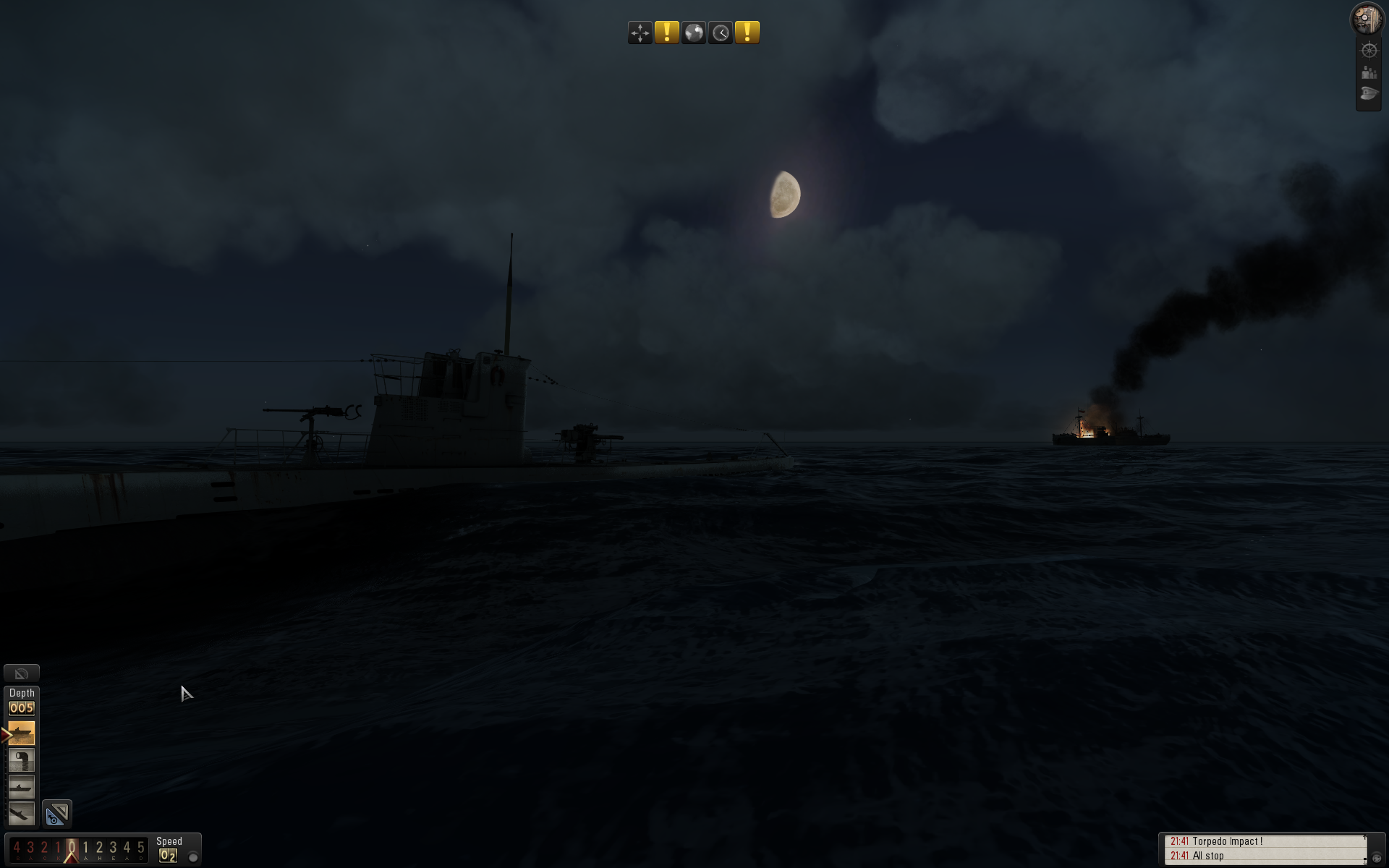Expand the protractor tools panel

pos(22,673)
